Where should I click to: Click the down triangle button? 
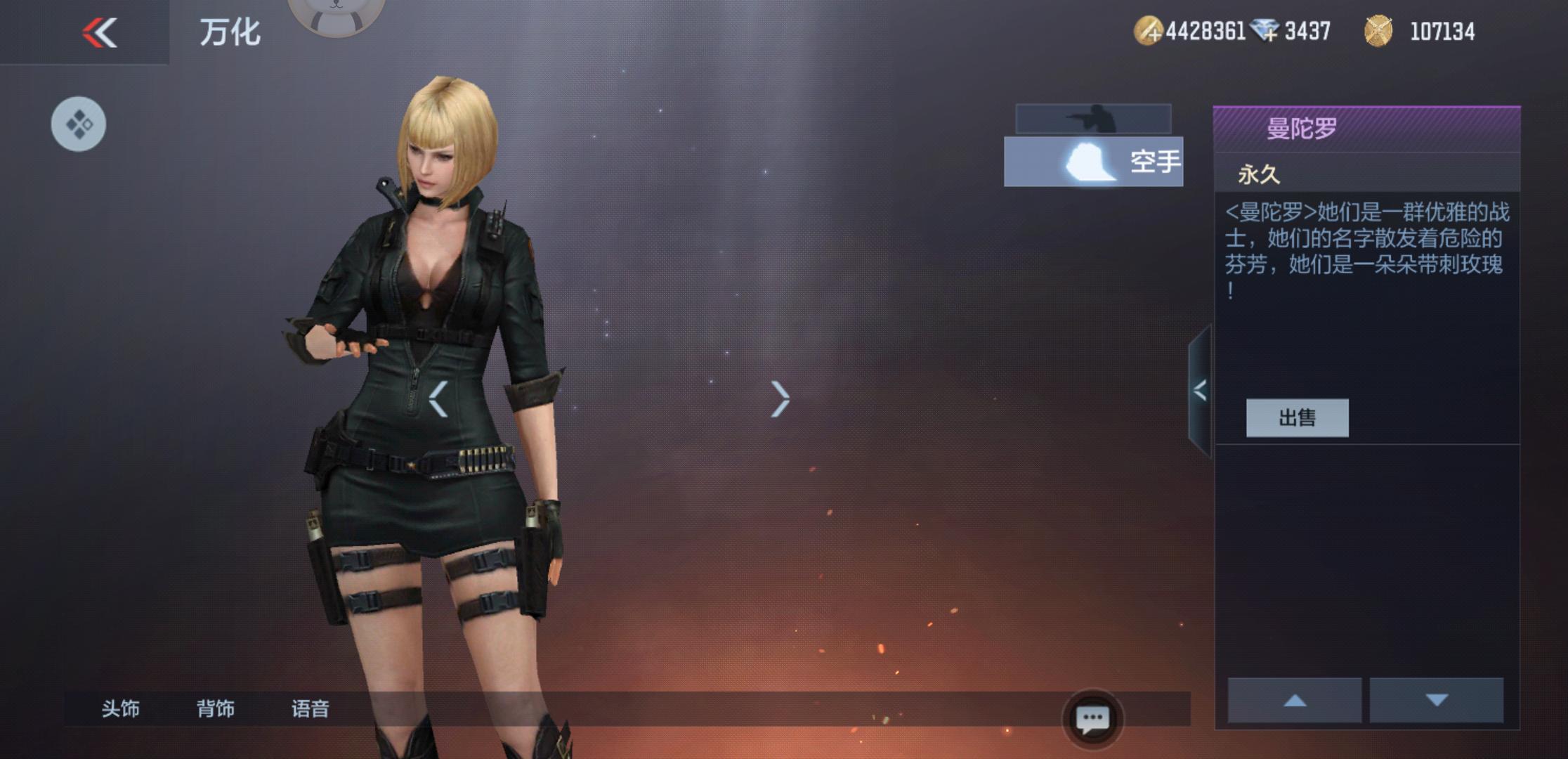pos(1437,700)
